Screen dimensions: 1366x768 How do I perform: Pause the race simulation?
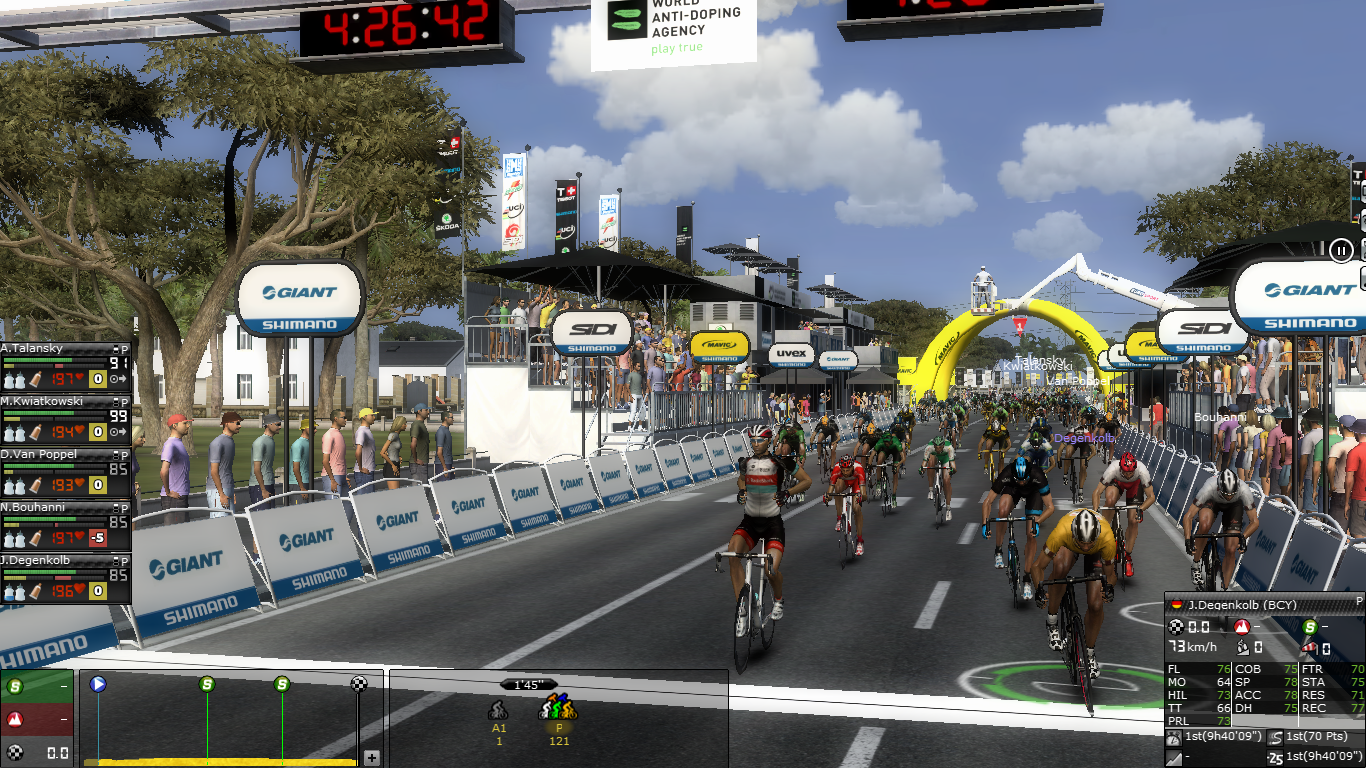click(1341, 250)
